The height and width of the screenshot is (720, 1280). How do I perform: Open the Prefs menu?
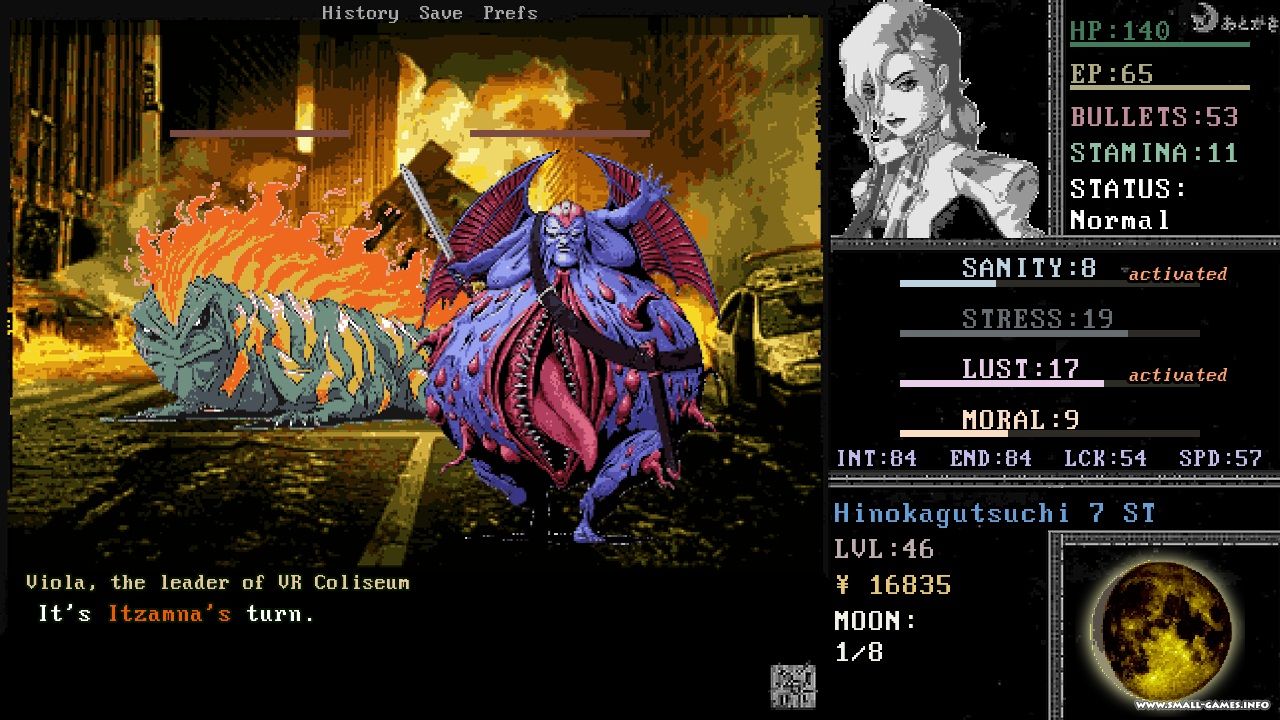(510, 13)
